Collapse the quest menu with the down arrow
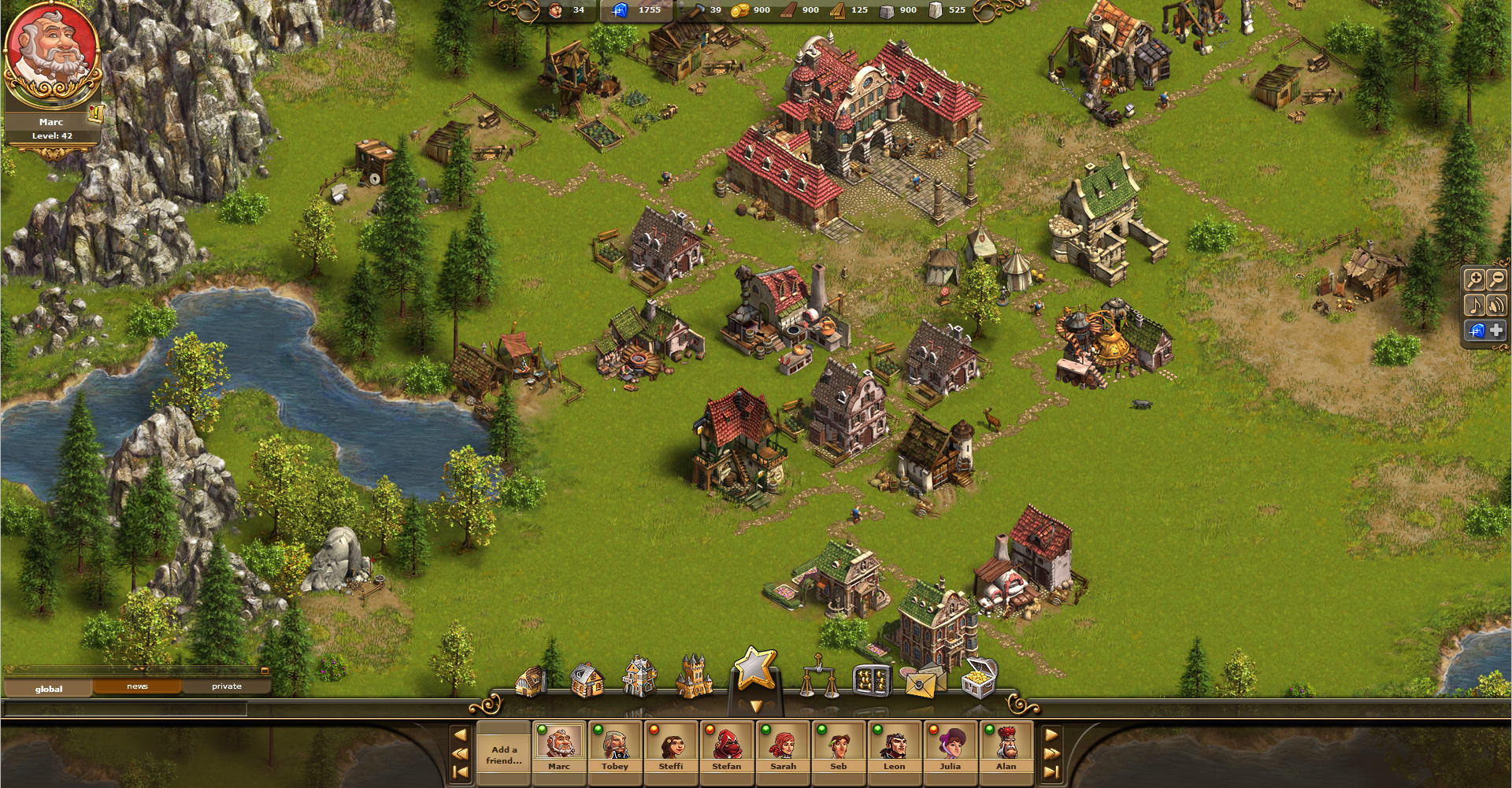This screenshot has height=788, width=1512. [x=755, y=706]
